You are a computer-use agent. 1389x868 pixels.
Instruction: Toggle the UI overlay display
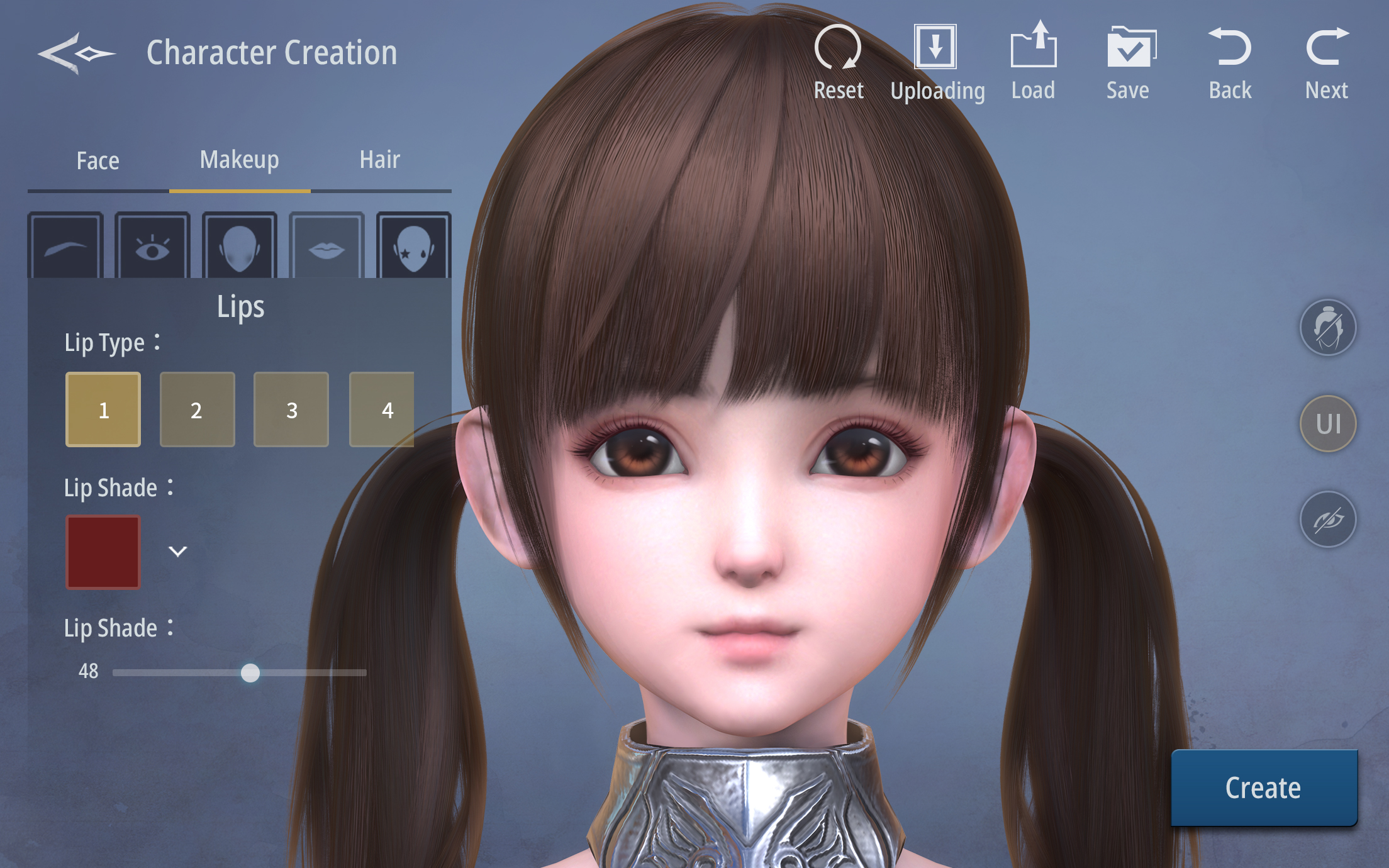coord(1327,423)
